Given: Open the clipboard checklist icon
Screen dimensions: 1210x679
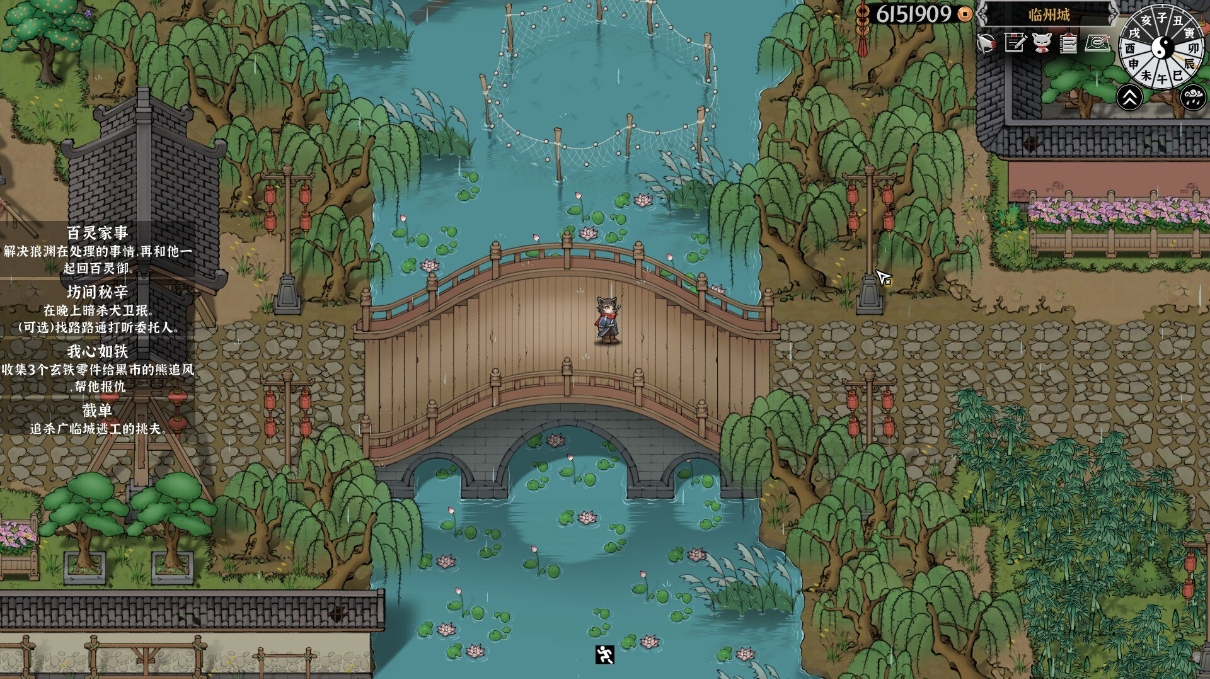Looking at the screenshot, I should (x=1069, y=43).
